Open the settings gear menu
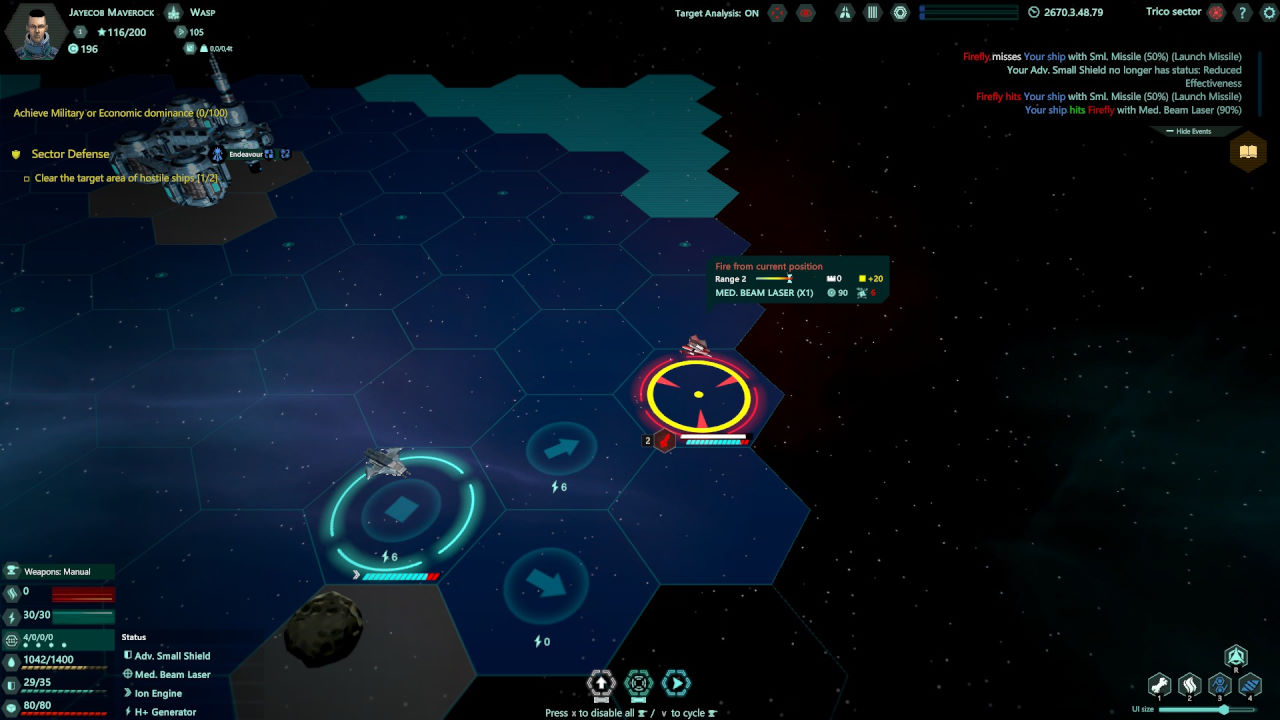1280x720 pixels. click(x=1268, y=13)
